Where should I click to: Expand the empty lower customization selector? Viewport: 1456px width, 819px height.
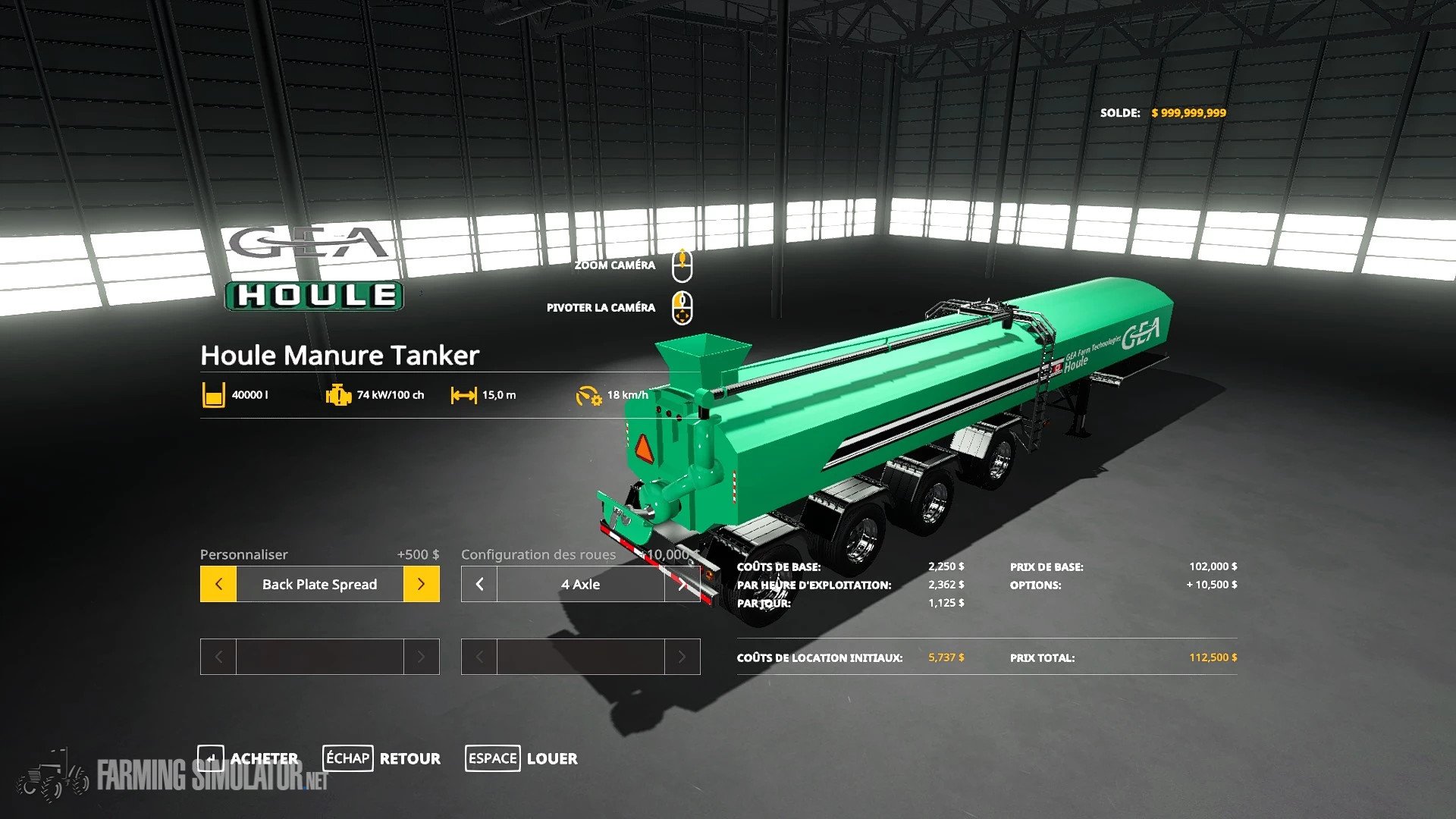[x=318, y=657]
